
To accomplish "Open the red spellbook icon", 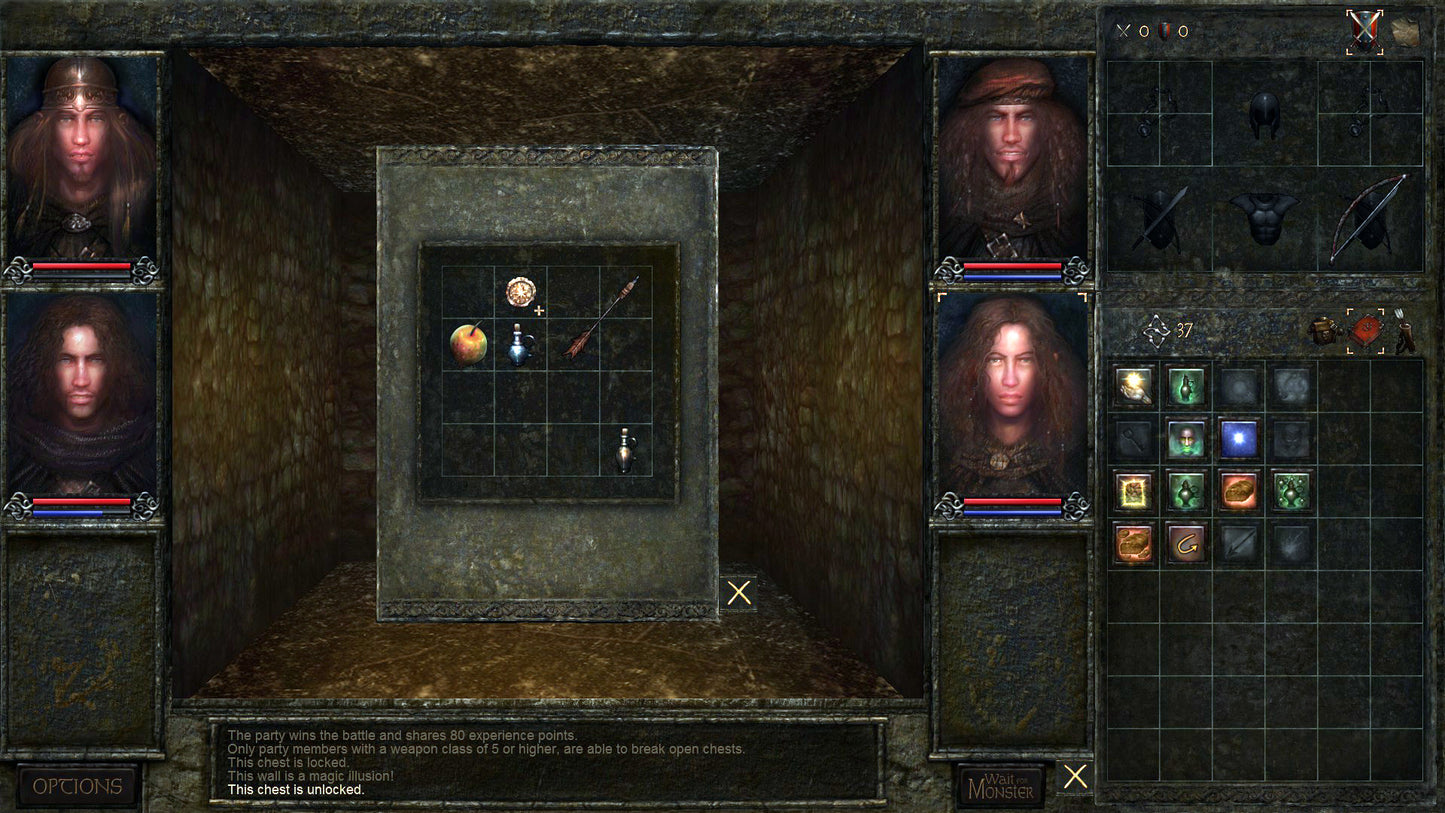I will (1365, 332).
